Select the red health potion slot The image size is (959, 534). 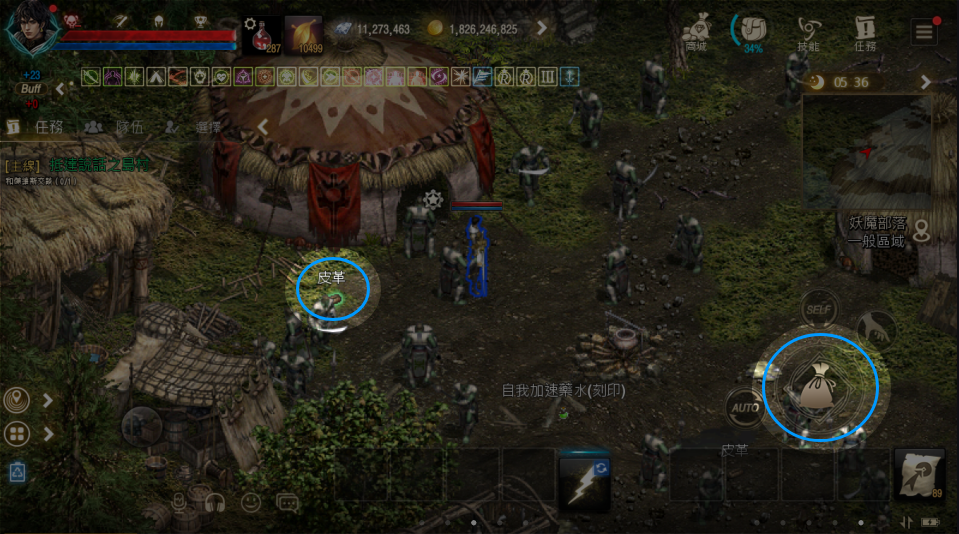(x=261, y=34)
